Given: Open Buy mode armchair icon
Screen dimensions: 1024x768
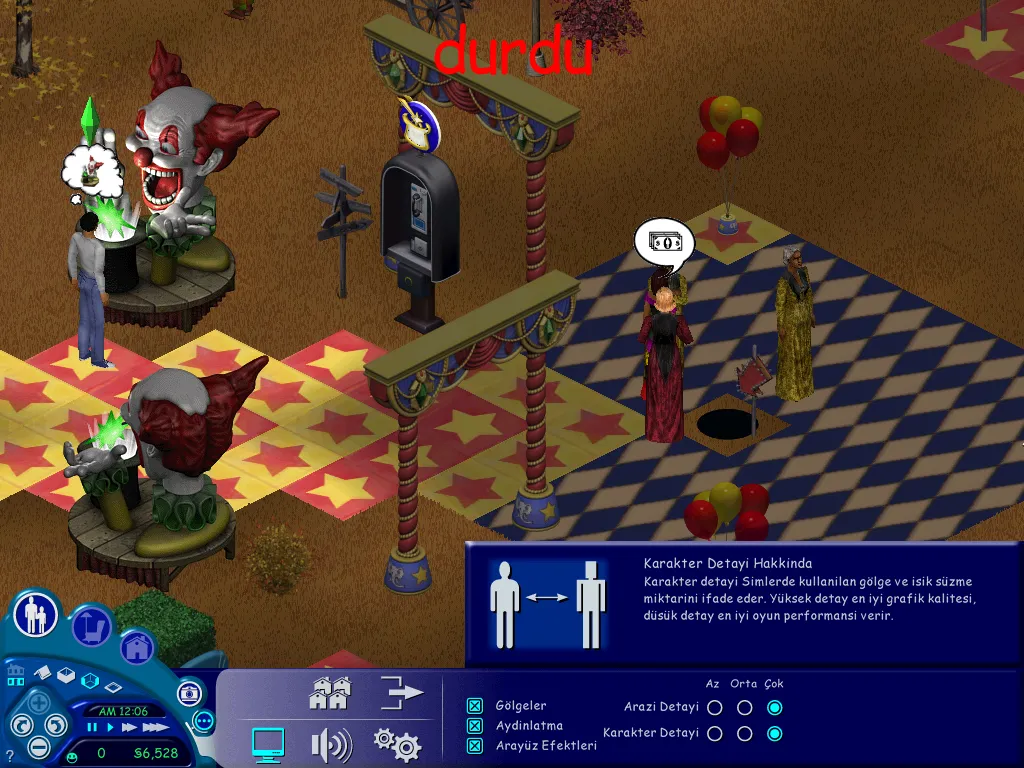Looking at the screenshot, I should coord(91,626).
